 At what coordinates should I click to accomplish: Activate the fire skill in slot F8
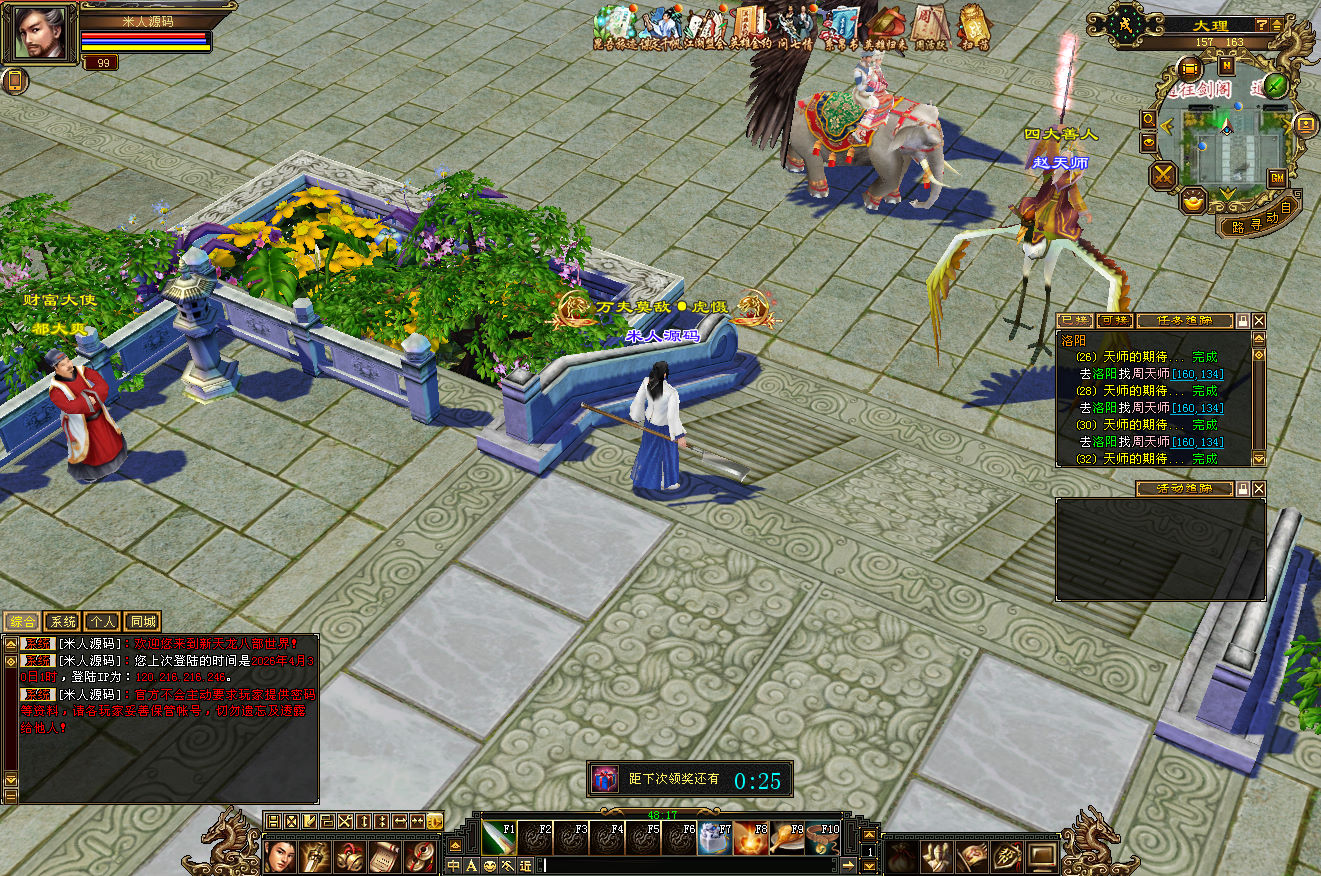tap(750, 838)
